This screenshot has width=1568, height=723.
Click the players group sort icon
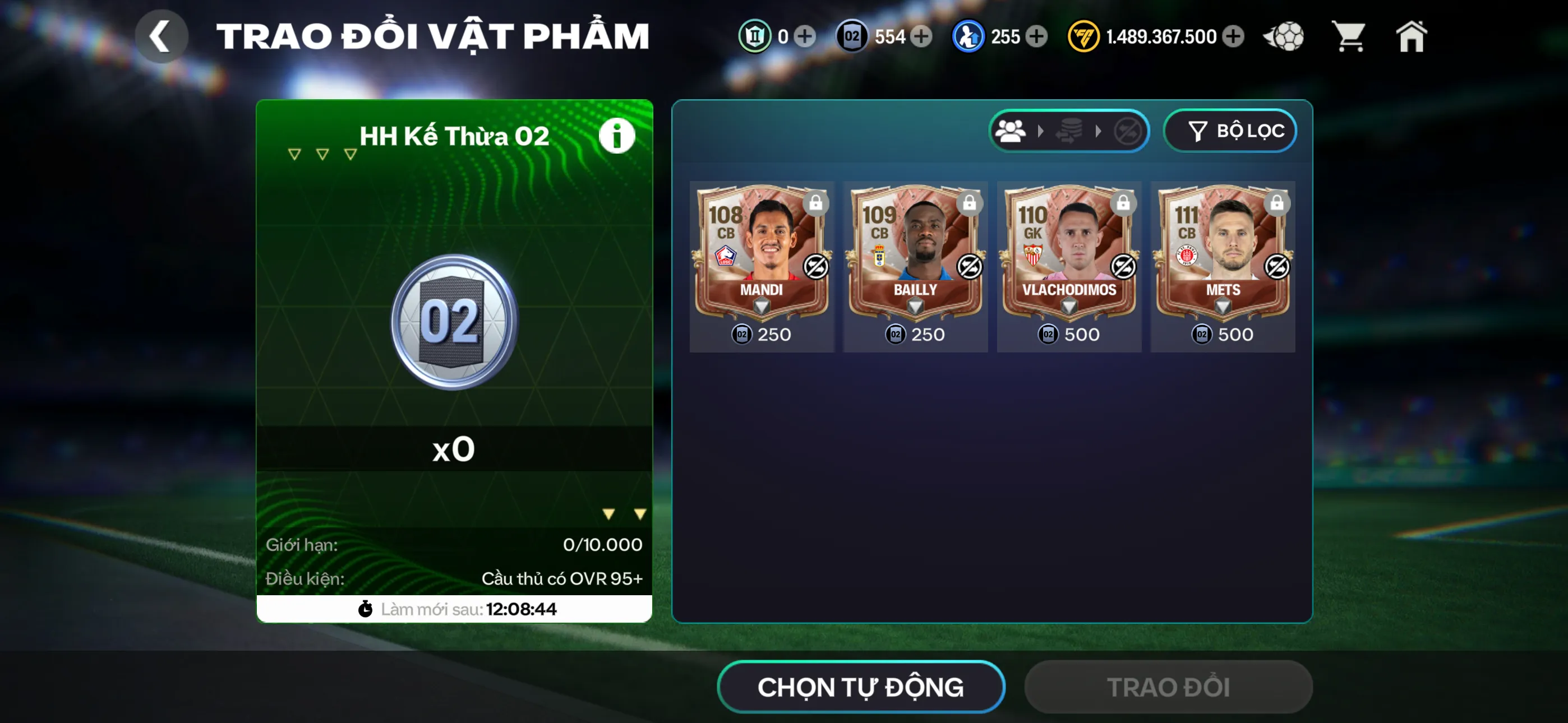tap(1011, 131)
